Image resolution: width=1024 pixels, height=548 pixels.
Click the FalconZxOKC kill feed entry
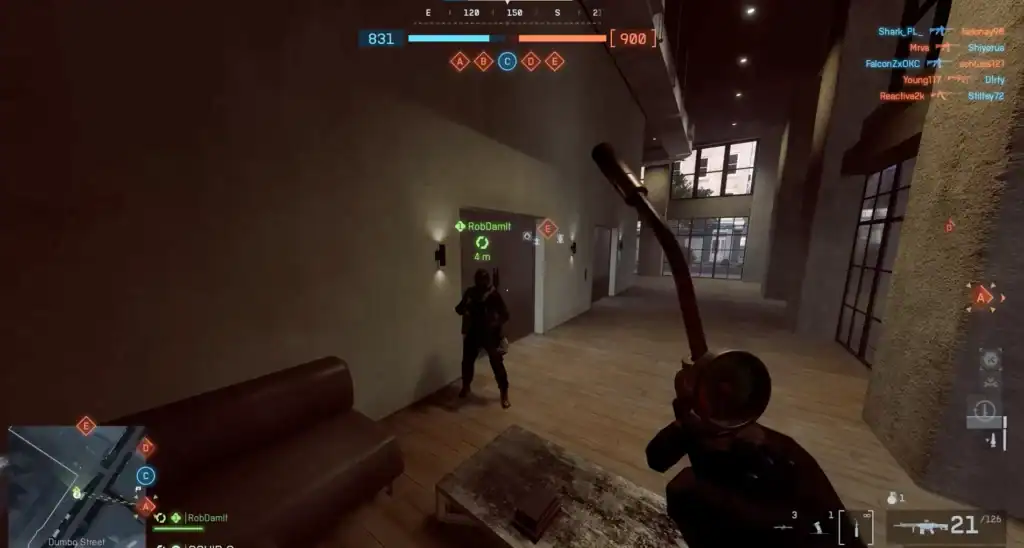click(893, 63)
